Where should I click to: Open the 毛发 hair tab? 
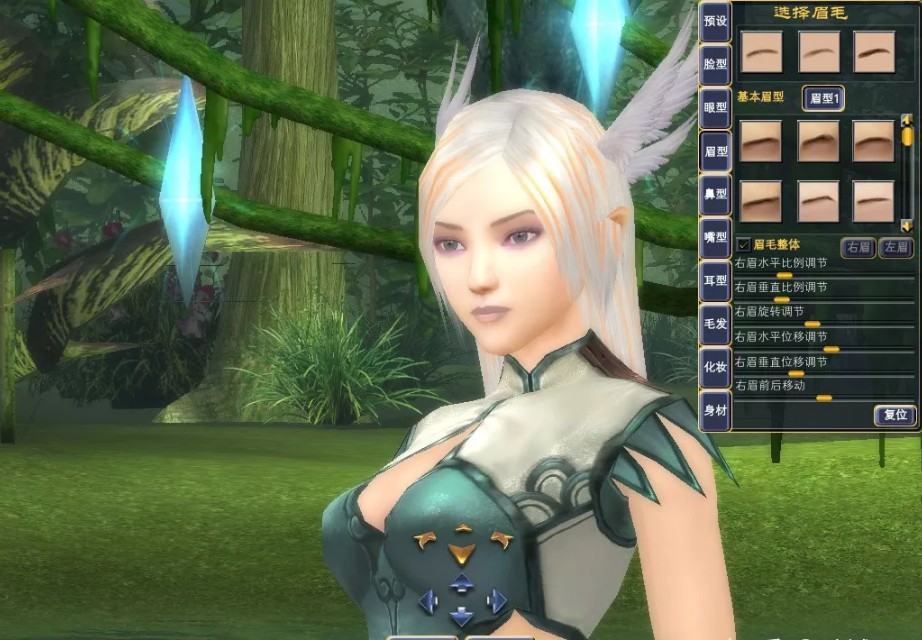click(x=714, y=324)
